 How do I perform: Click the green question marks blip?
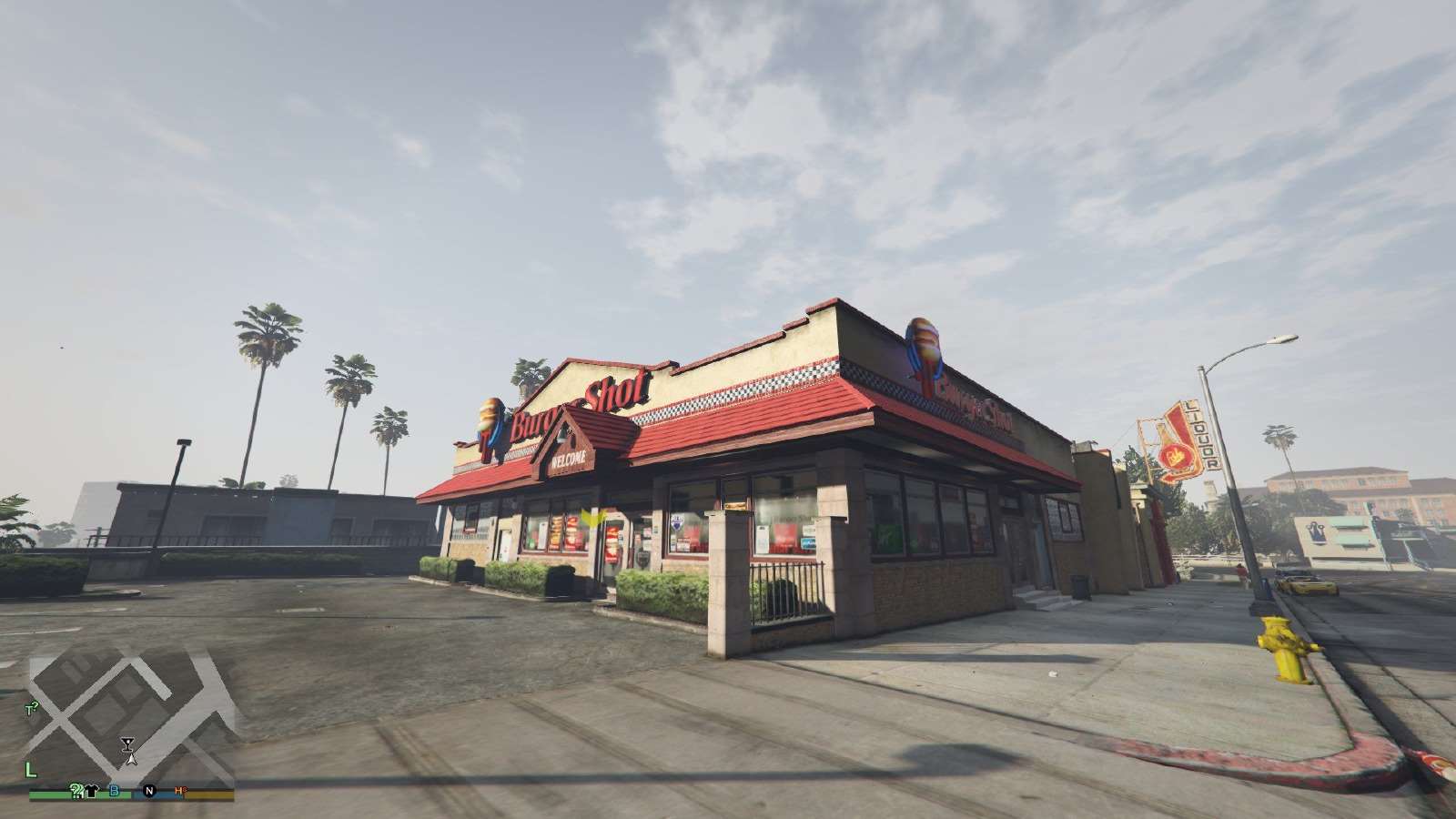[x=77, y=791]
